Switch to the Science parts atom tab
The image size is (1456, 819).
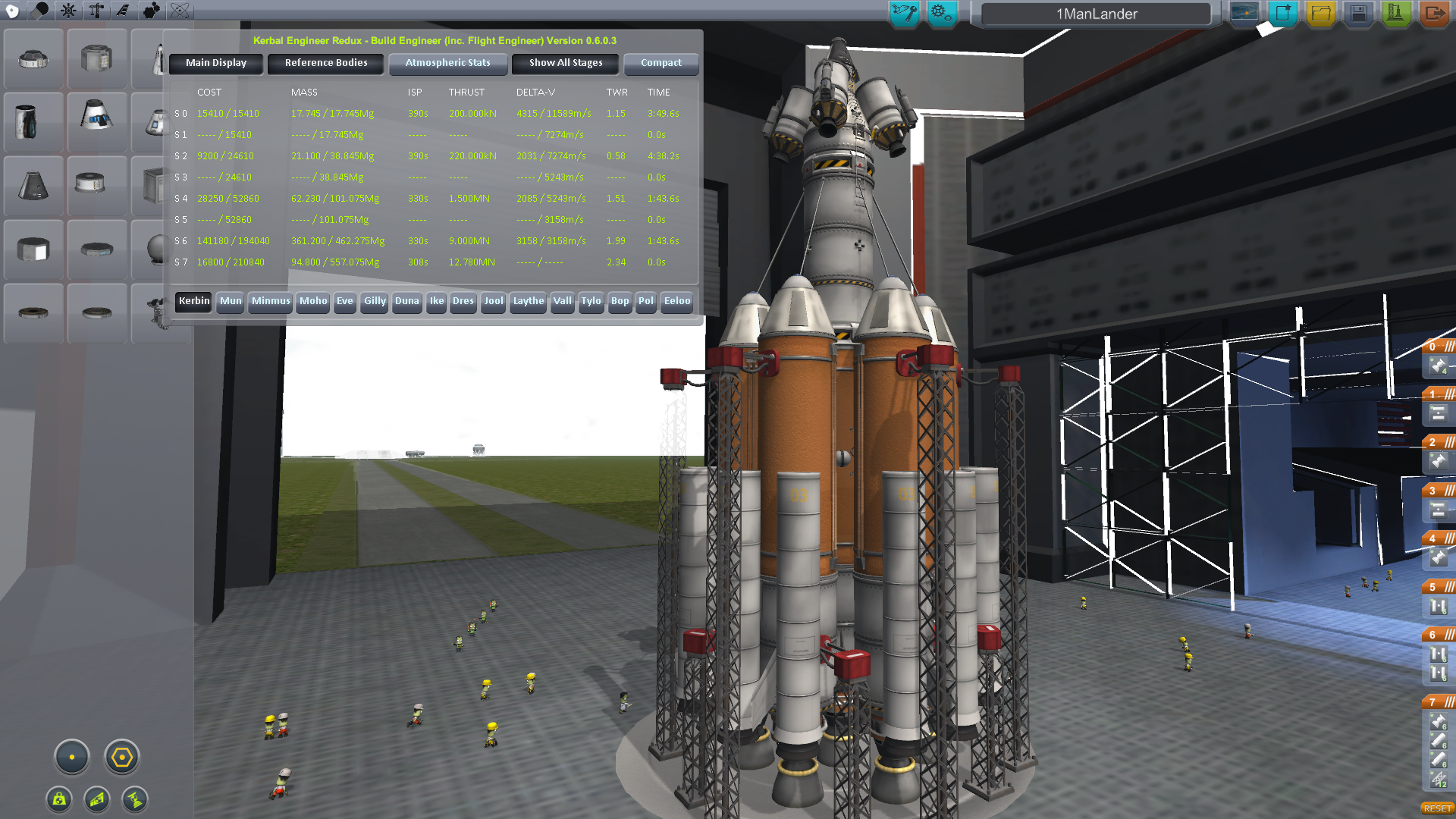click(180, 11)
